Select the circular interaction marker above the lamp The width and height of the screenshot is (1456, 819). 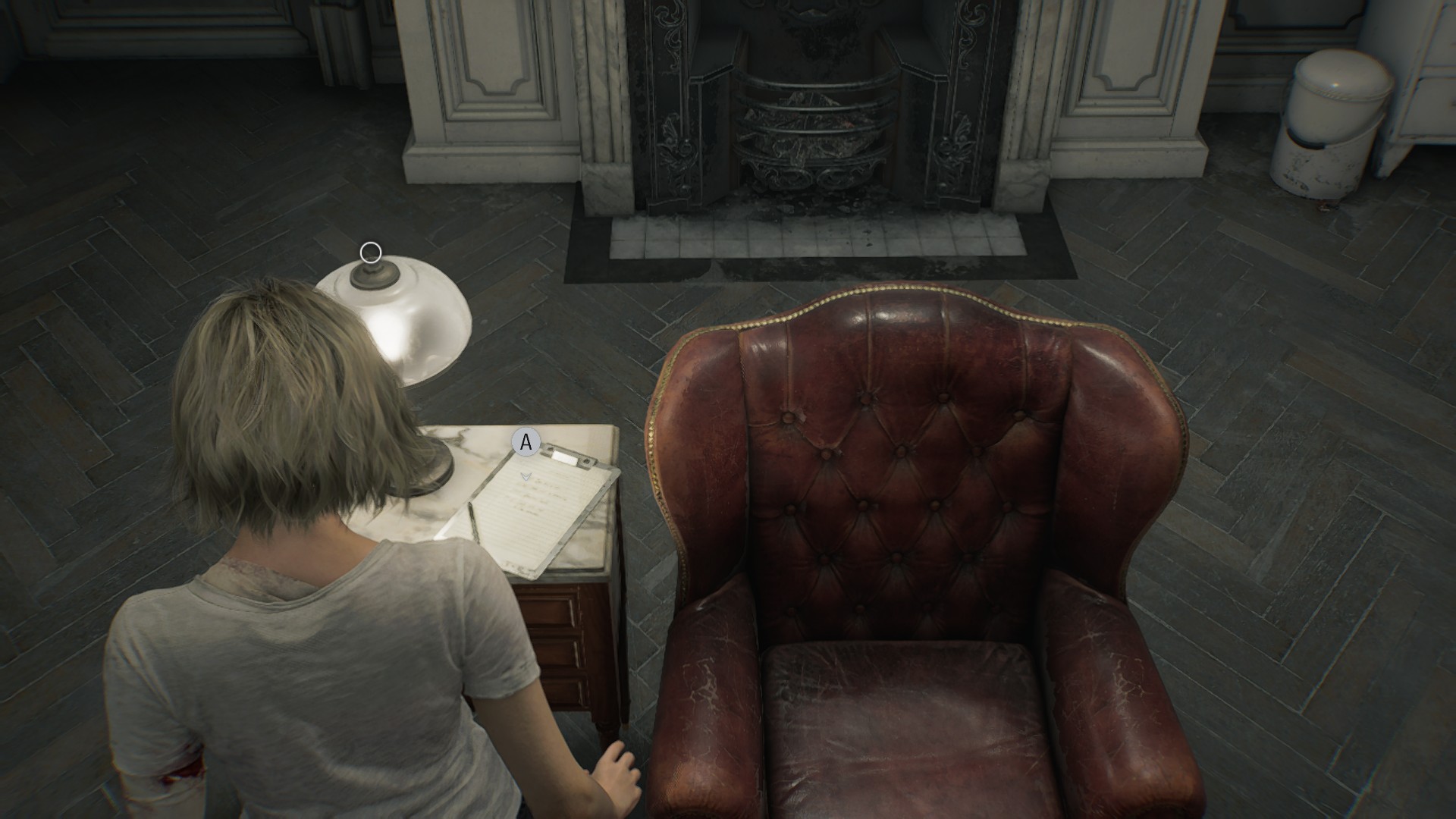click(371, 253)
